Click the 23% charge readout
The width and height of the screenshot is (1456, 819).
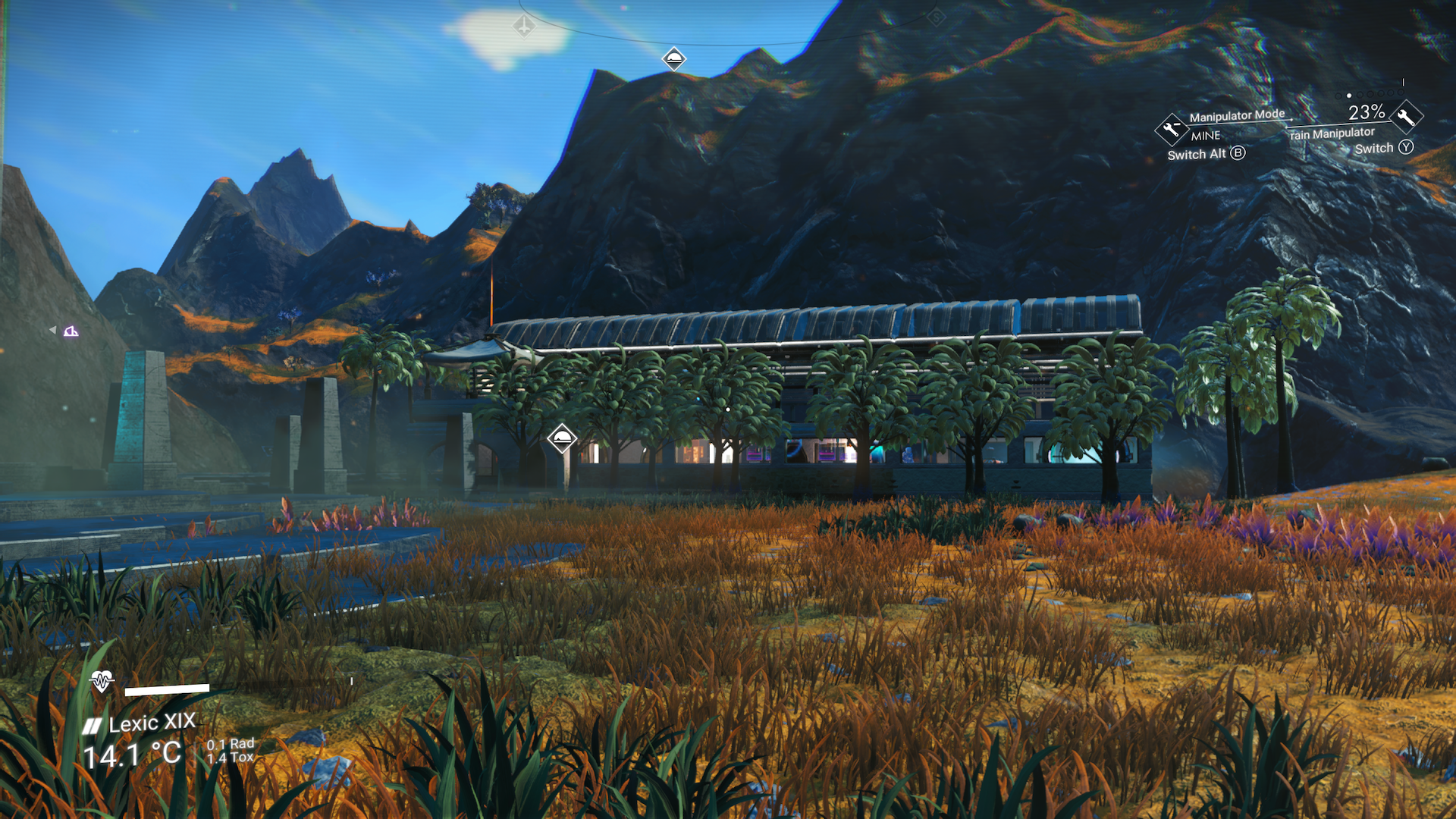pos(1367,114)
